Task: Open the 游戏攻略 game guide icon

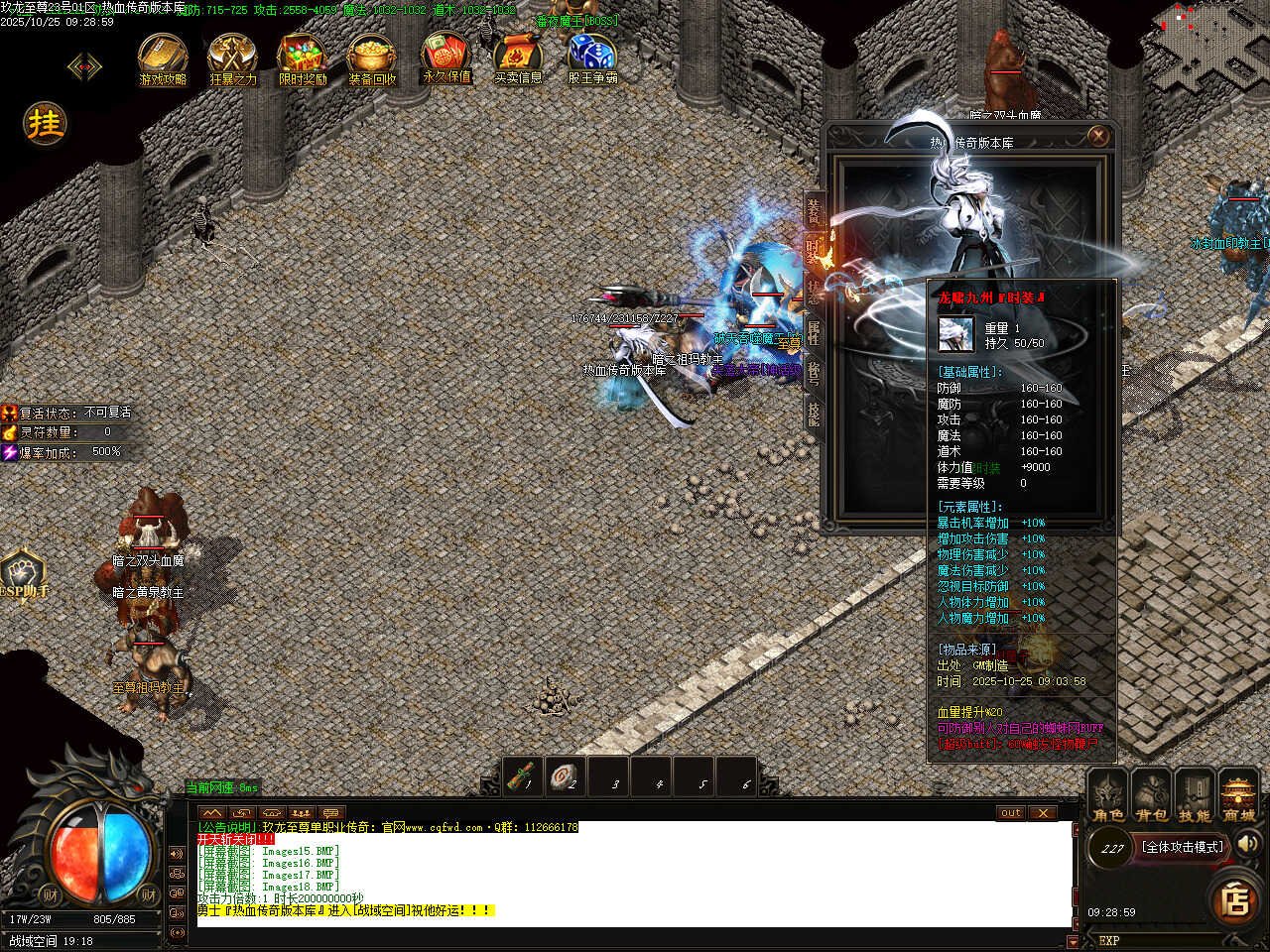Action: [163, 58]
